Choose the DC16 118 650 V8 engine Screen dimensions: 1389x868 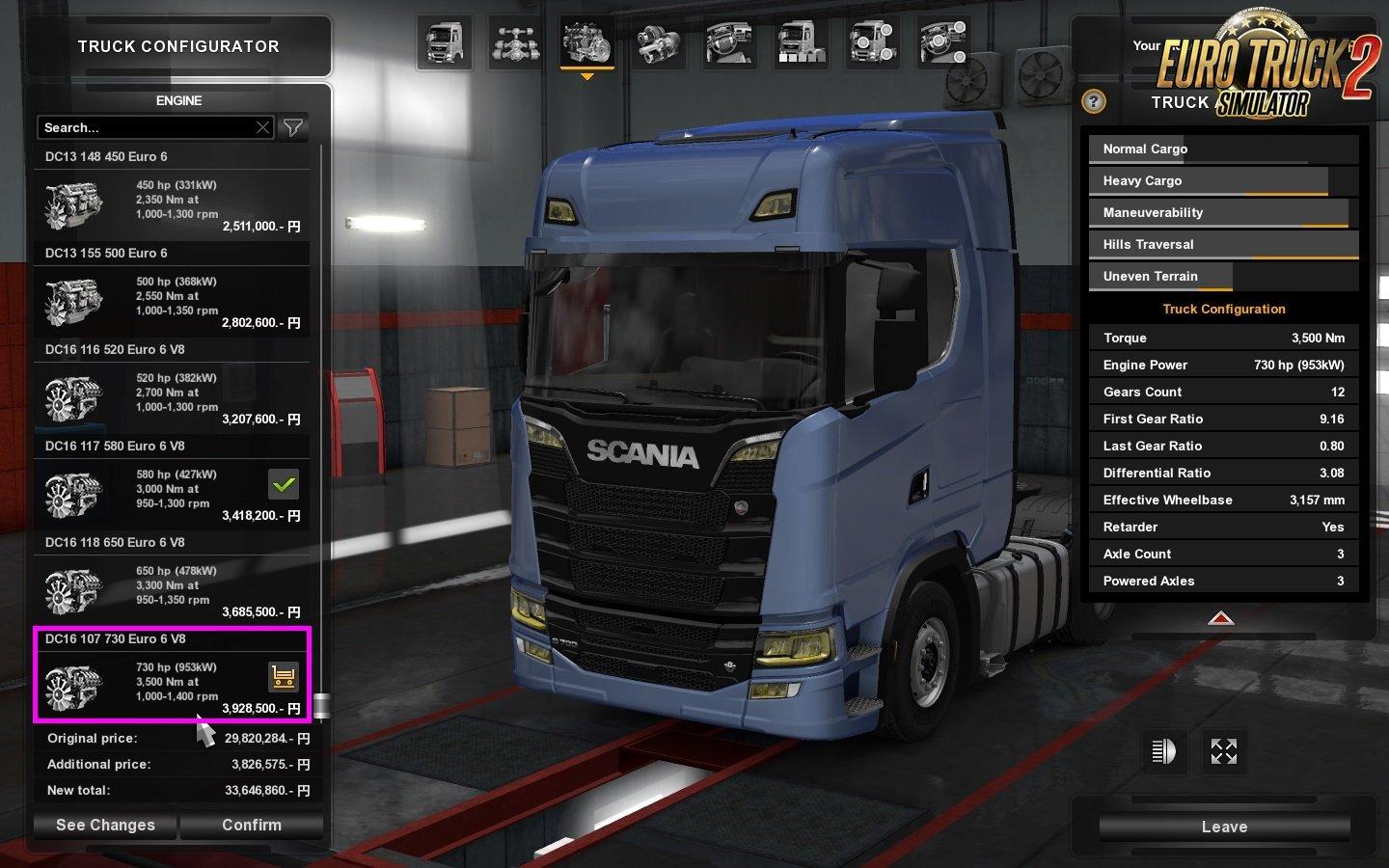click(x=172, y=586)
